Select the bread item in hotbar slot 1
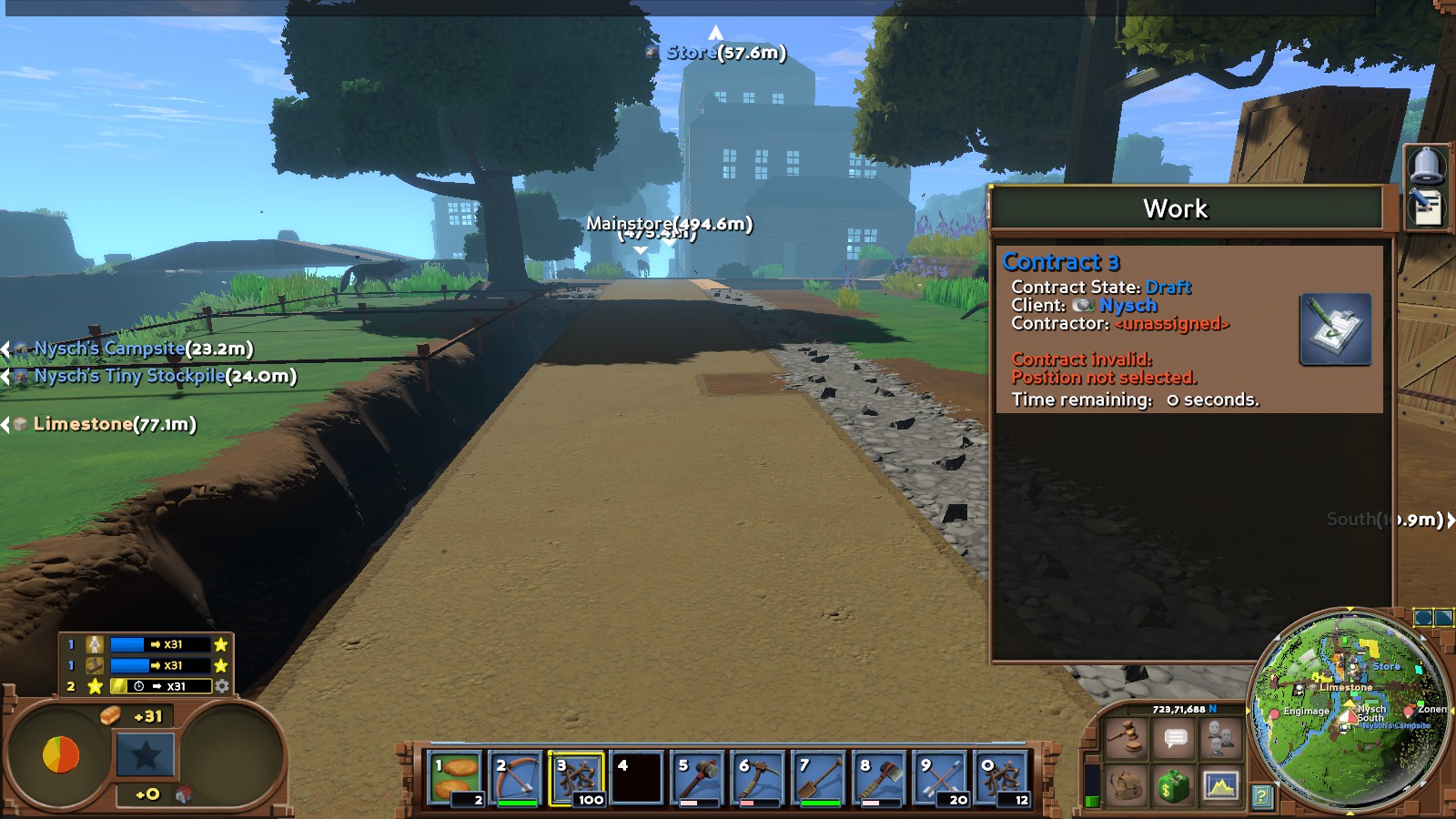The width and height of the screenshot is (1456, 819). tap(455, 779)
